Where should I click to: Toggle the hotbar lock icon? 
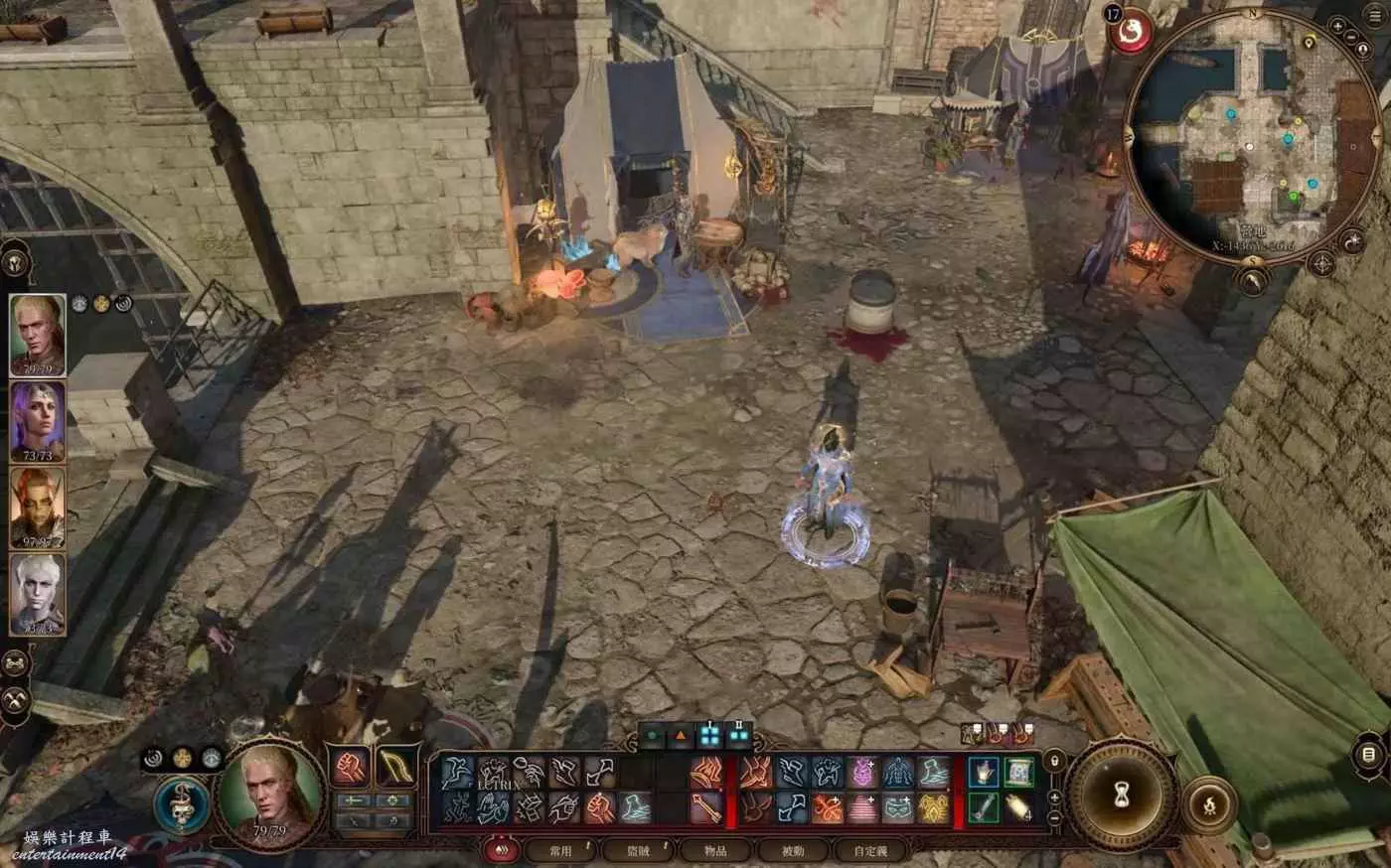(x=1054, y=762)
